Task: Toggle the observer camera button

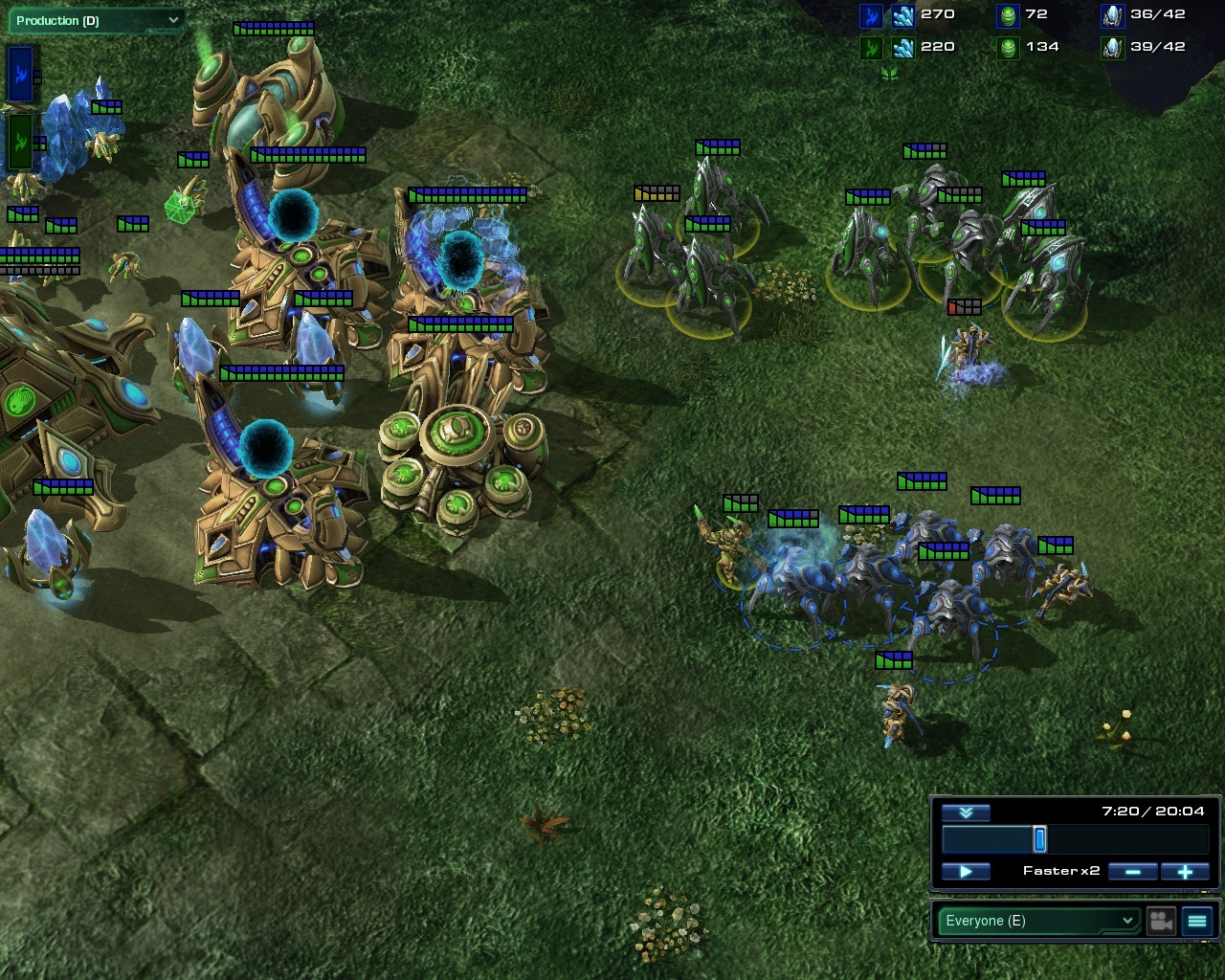Action: point(1161,921)
